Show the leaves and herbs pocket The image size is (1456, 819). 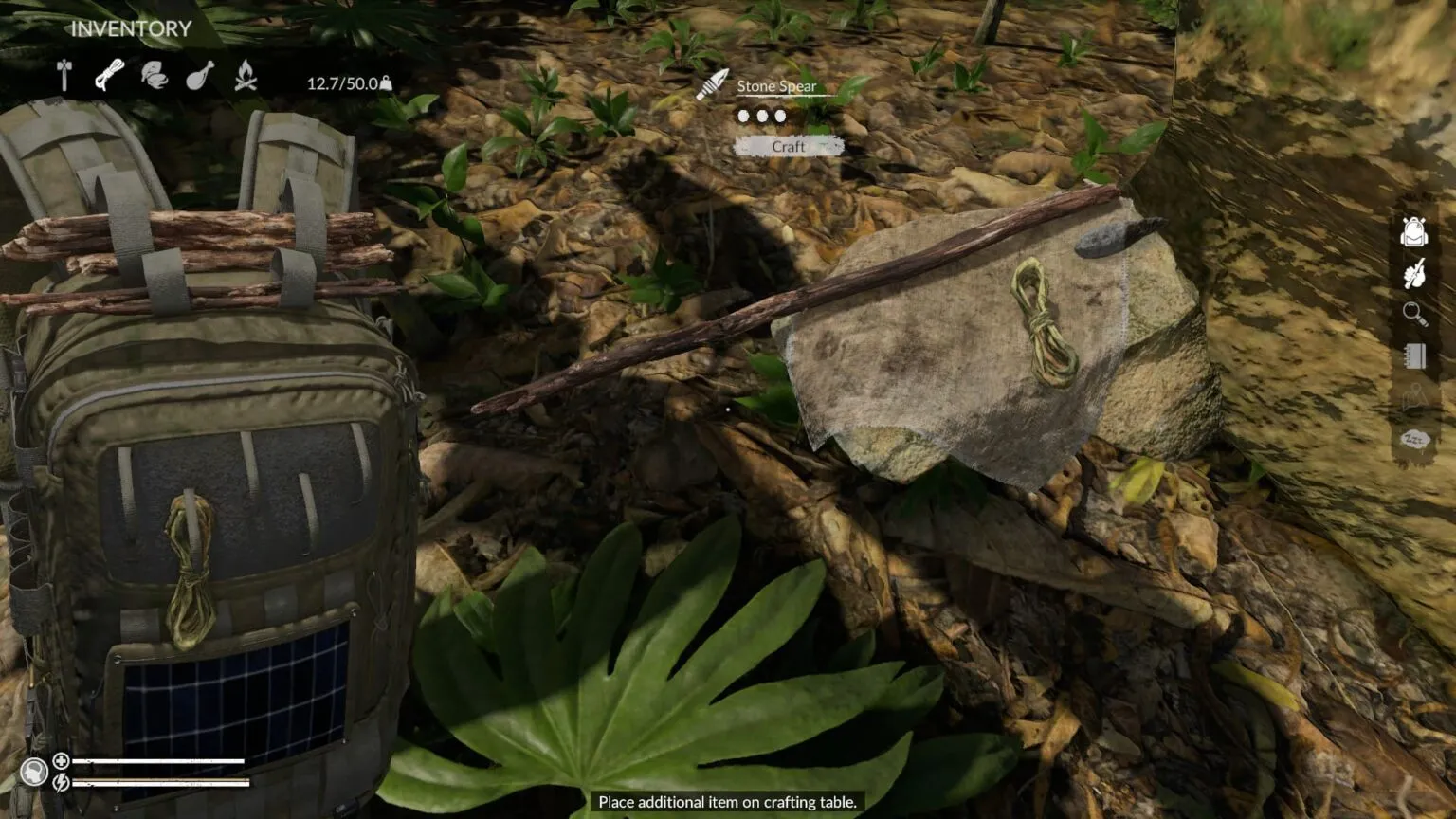(154, 75)
